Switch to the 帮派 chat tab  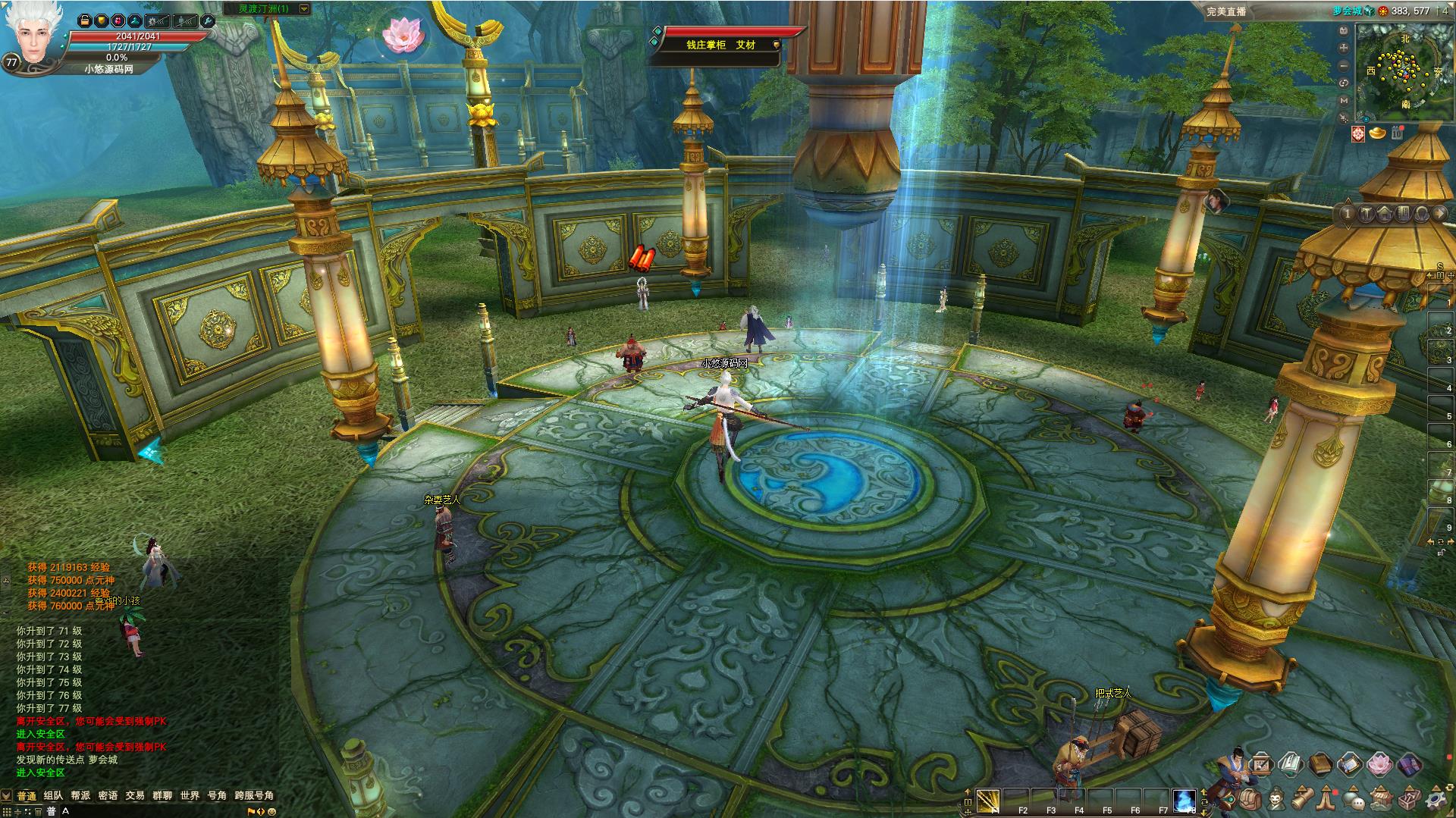tap(80, 795)
